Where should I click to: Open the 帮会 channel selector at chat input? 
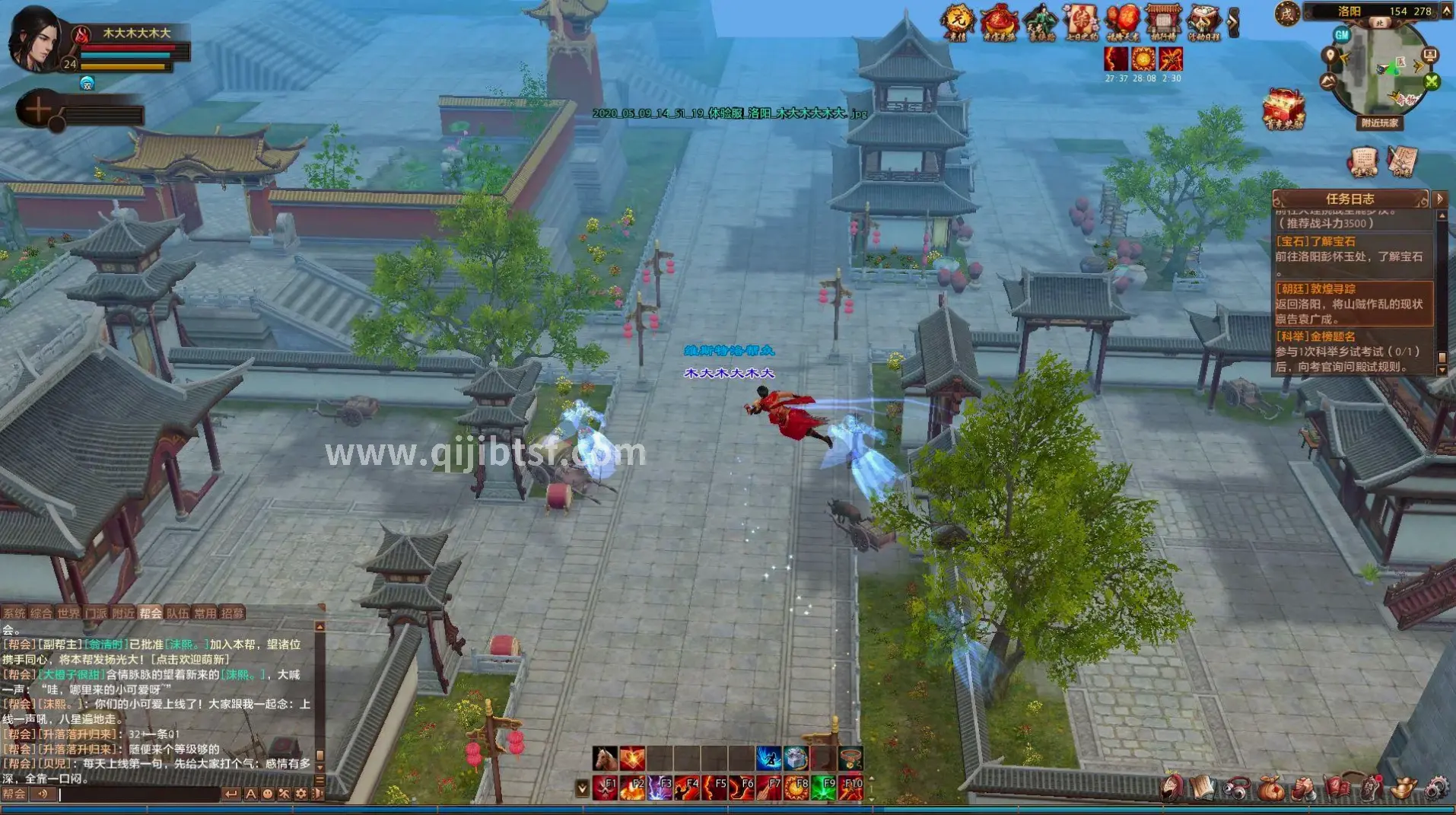point(14,794)
